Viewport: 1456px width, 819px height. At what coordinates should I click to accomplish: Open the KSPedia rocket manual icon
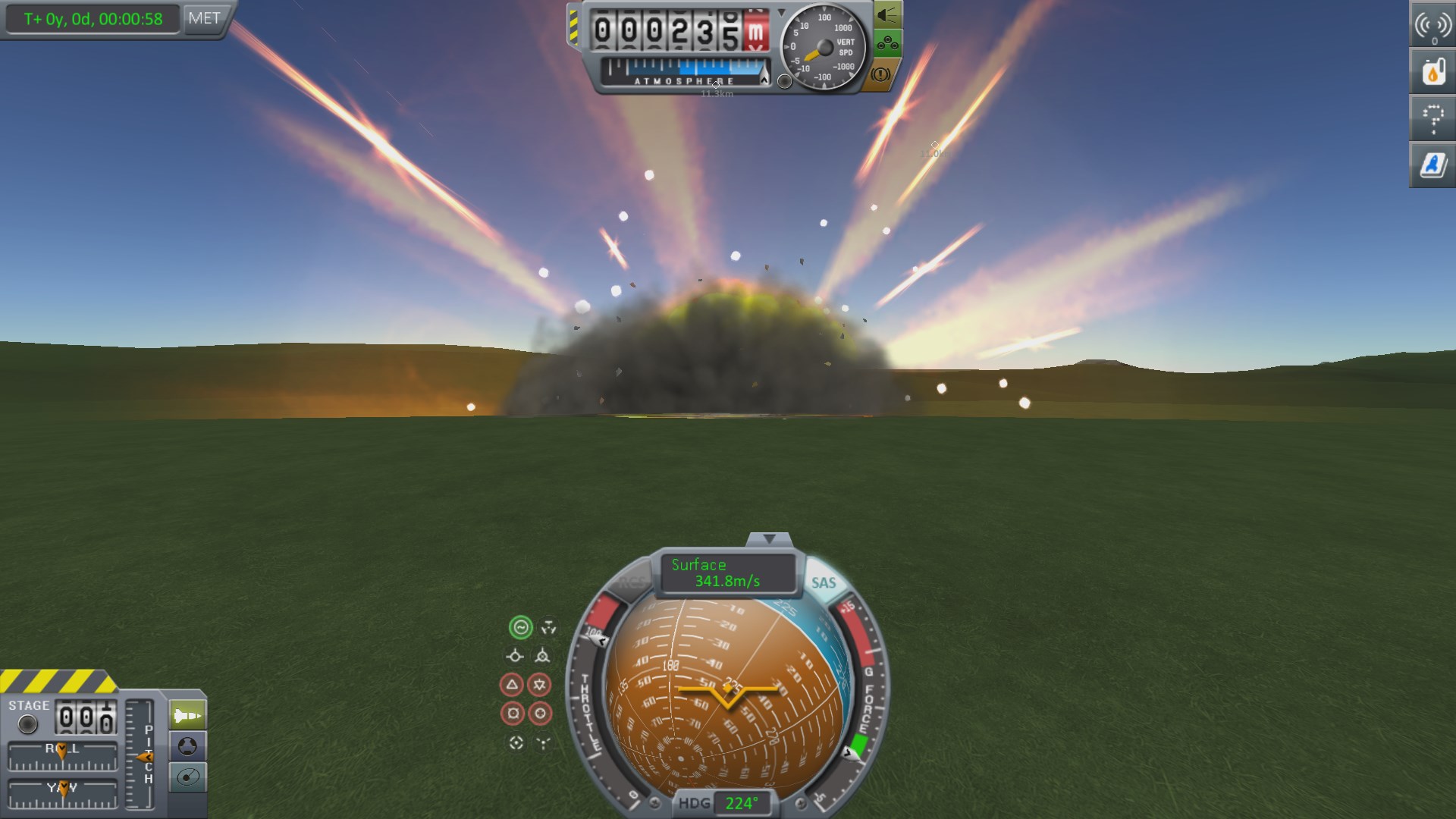click(1432, 165)
